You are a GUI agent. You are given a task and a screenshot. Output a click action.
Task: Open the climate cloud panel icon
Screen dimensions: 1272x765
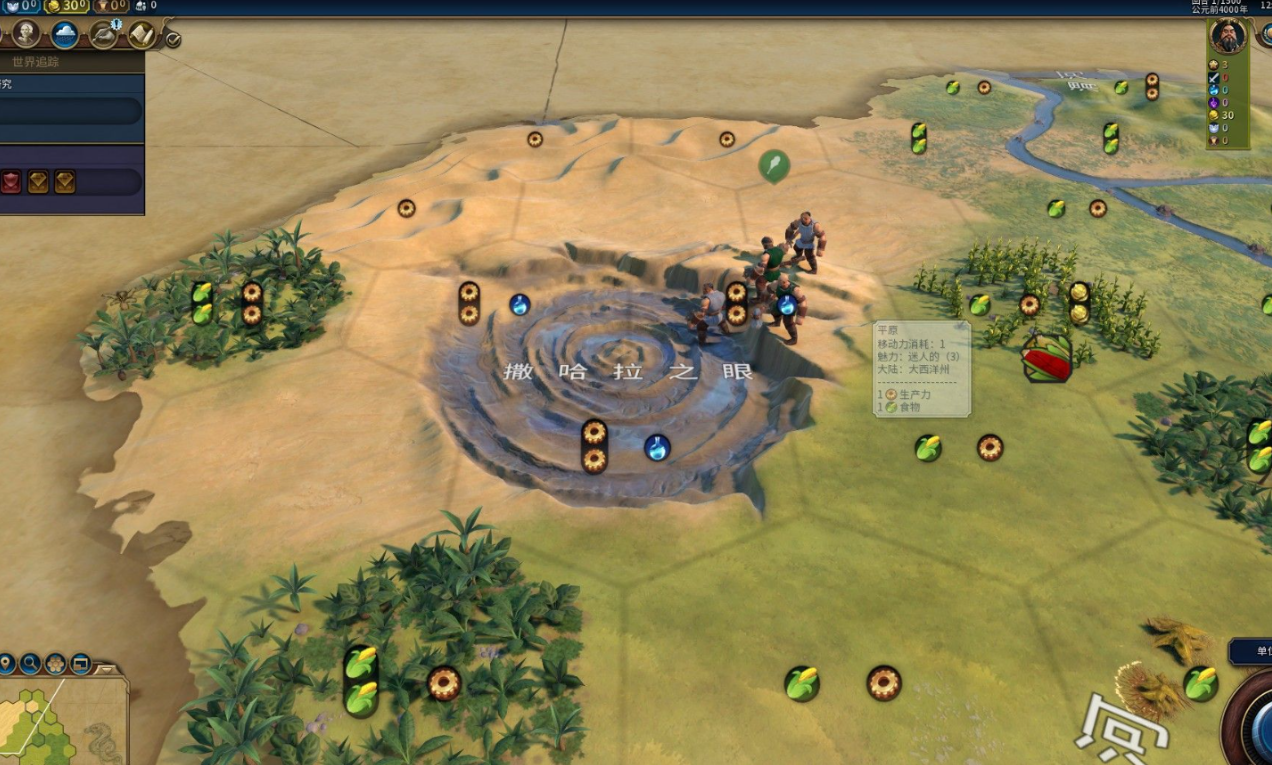pyautogui.click(x=65, y=35)
